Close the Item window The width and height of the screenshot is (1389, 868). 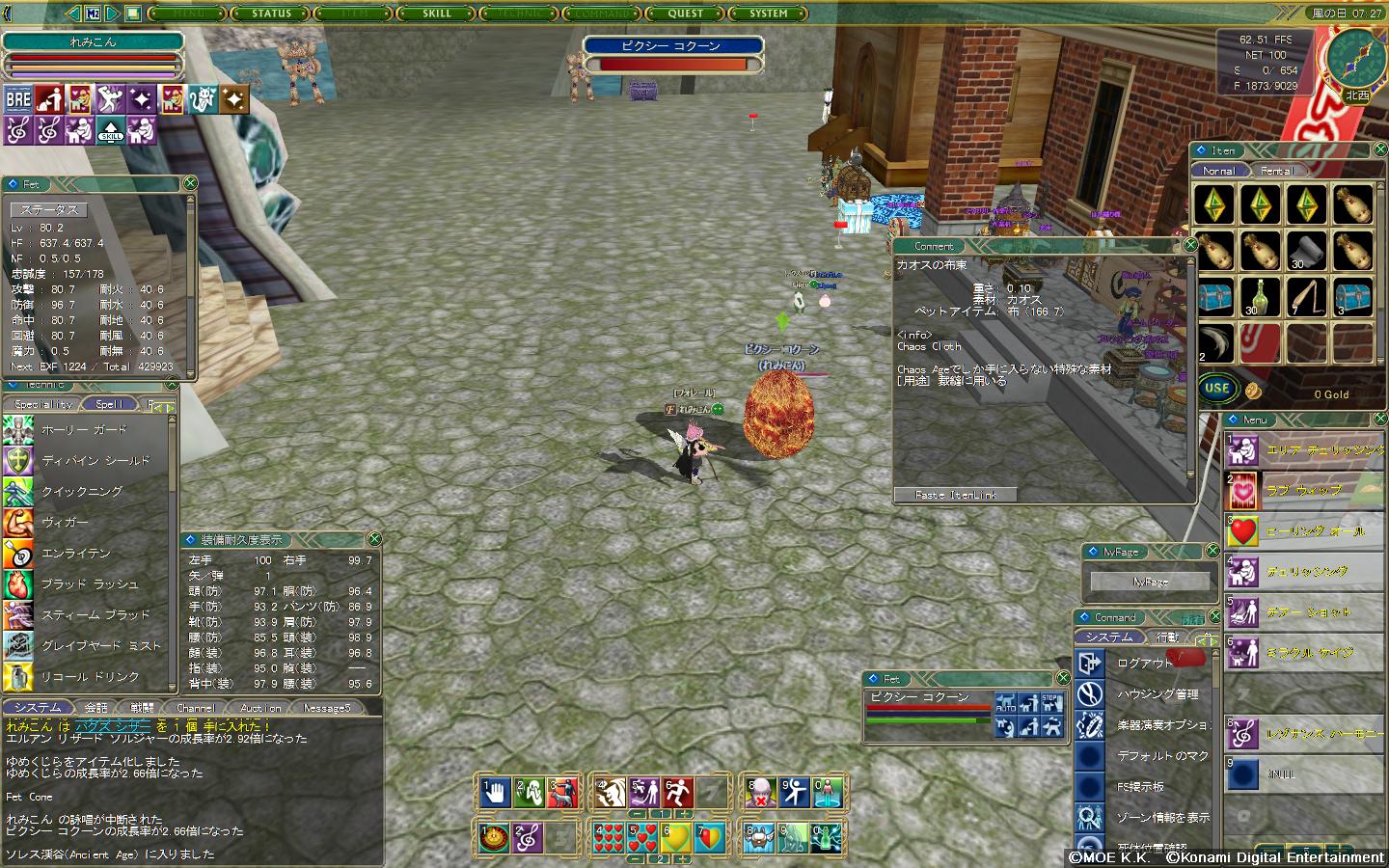pyautogui.click(x=1380, y=149)
